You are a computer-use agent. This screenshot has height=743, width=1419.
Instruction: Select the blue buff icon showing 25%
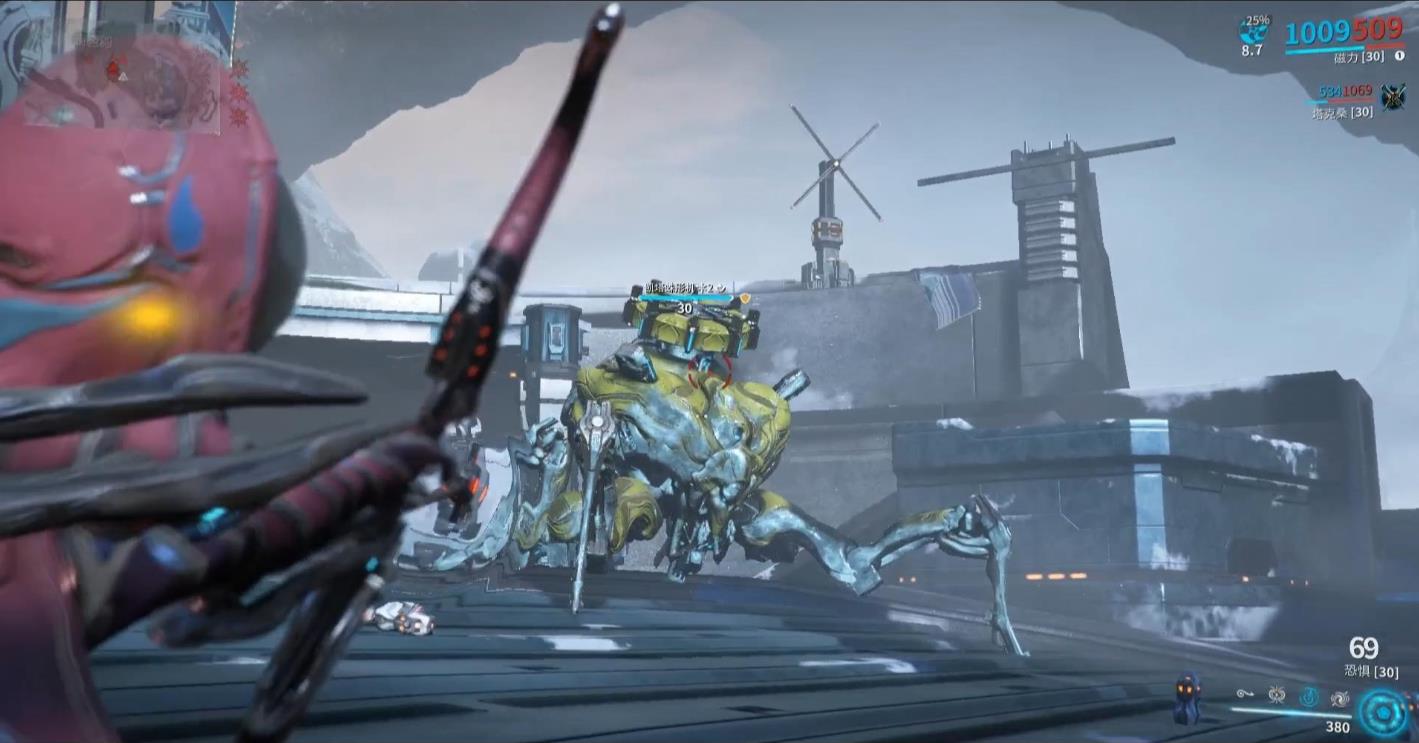(1253, 28)
